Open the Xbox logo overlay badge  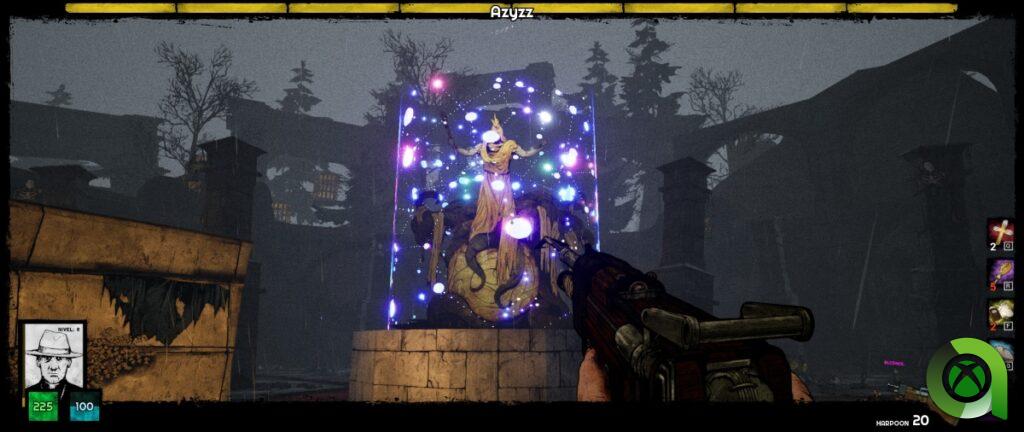pos(966,377)
